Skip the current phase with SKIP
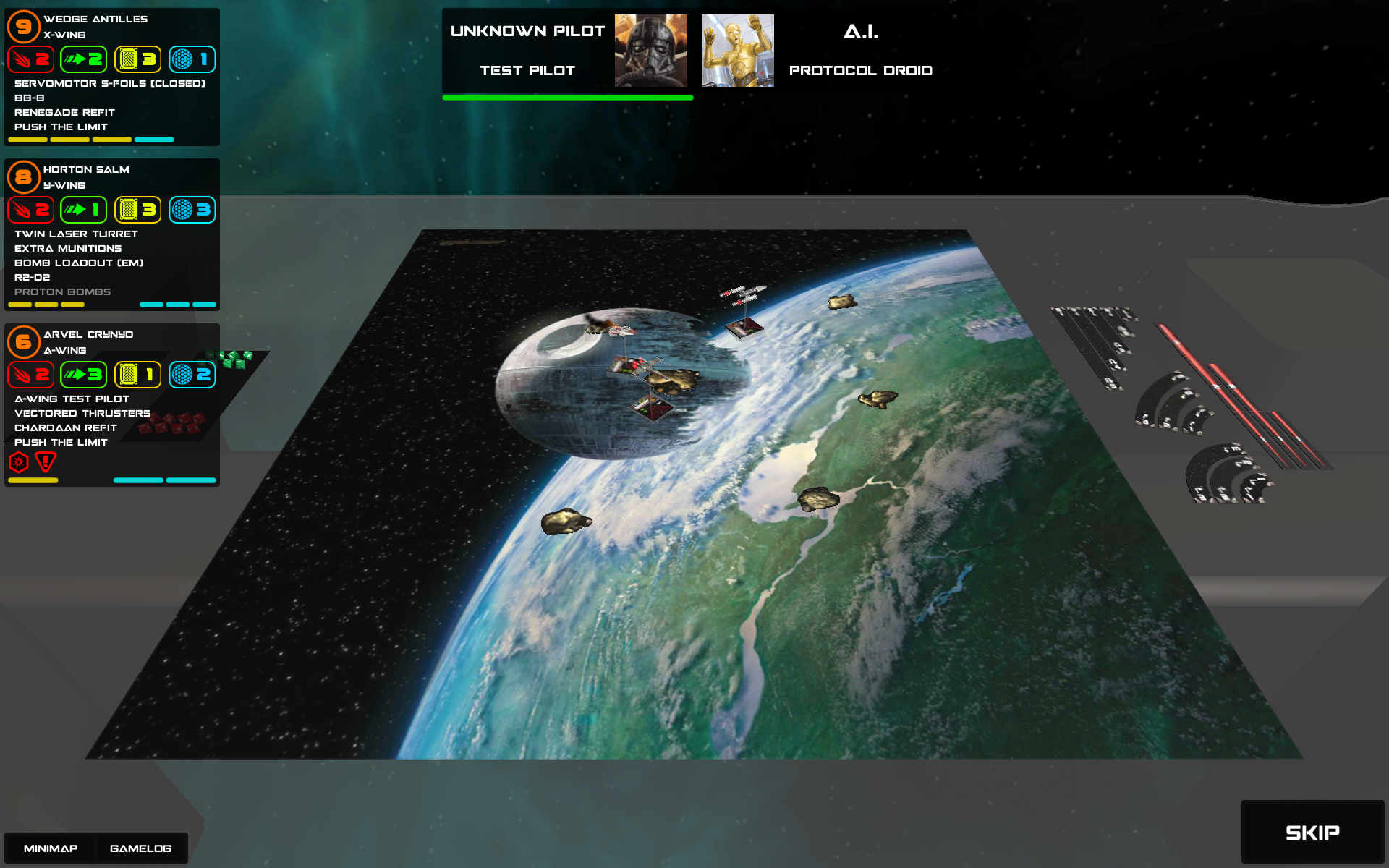Screen dimensions: 1389x868 [x=1312, y=832]
